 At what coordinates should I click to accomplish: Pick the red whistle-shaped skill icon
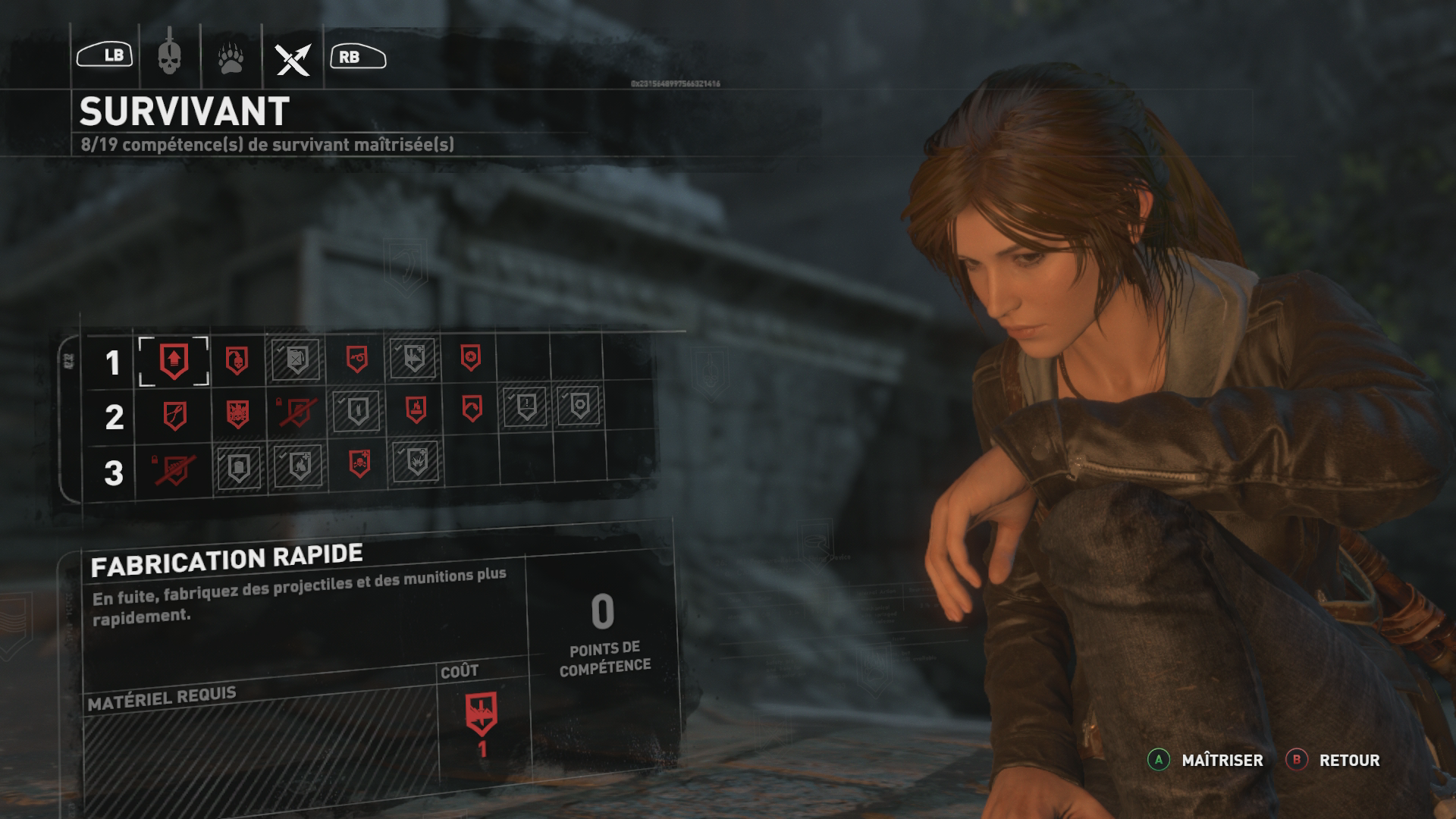(x=357, y=359)
